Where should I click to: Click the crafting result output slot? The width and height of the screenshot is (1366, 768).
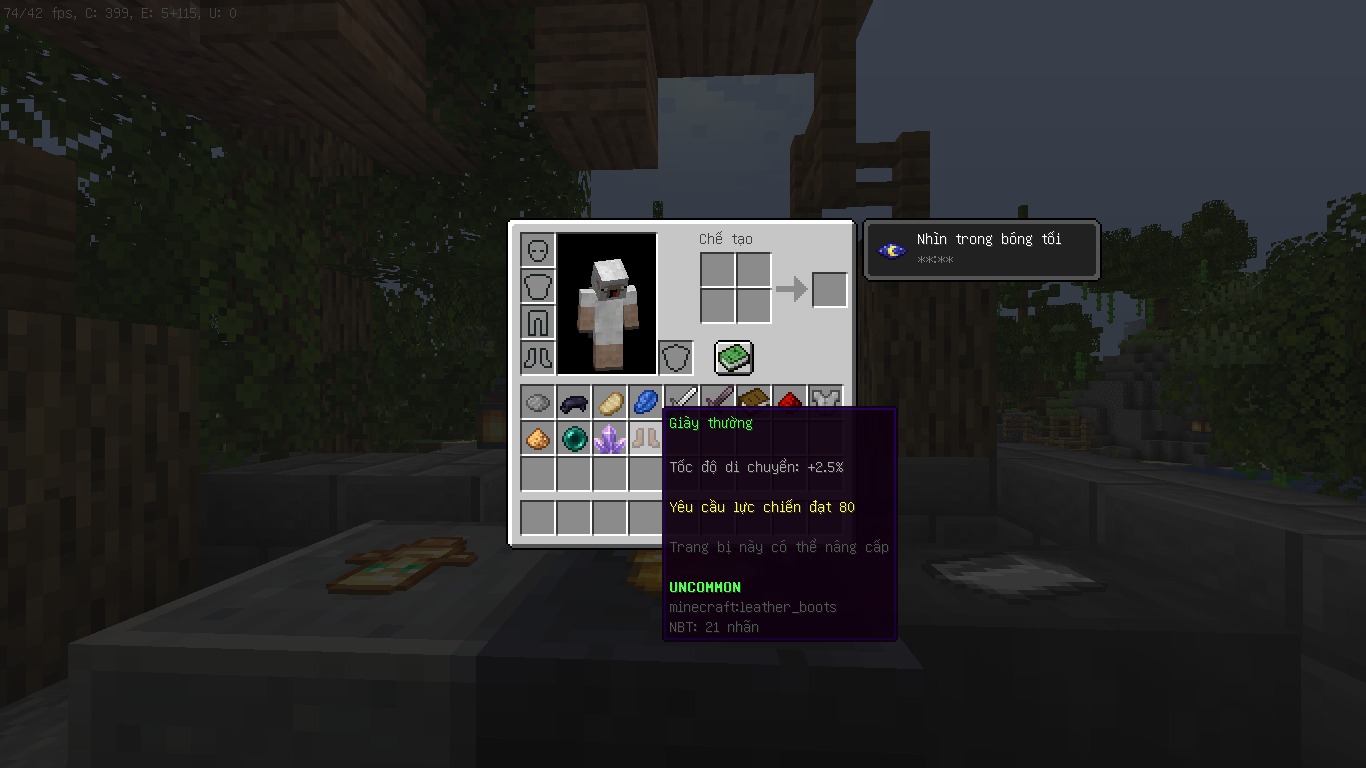click(829, 290)
